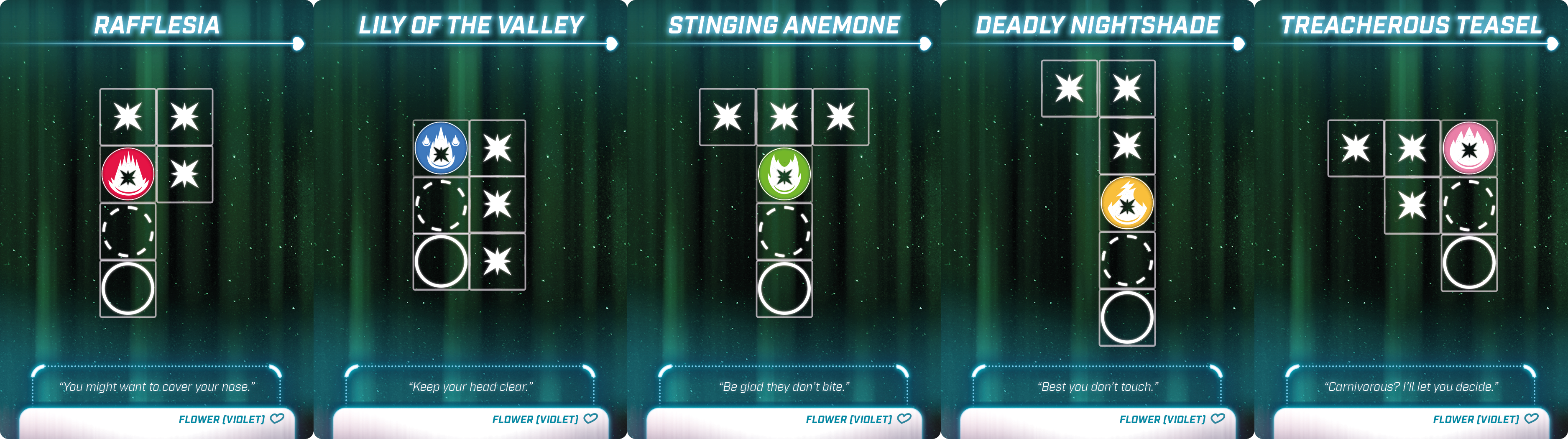This screenshot has height=439, width=1568.
Task: Choose the Lily of the Valley card
Action: tap(470, 219)
